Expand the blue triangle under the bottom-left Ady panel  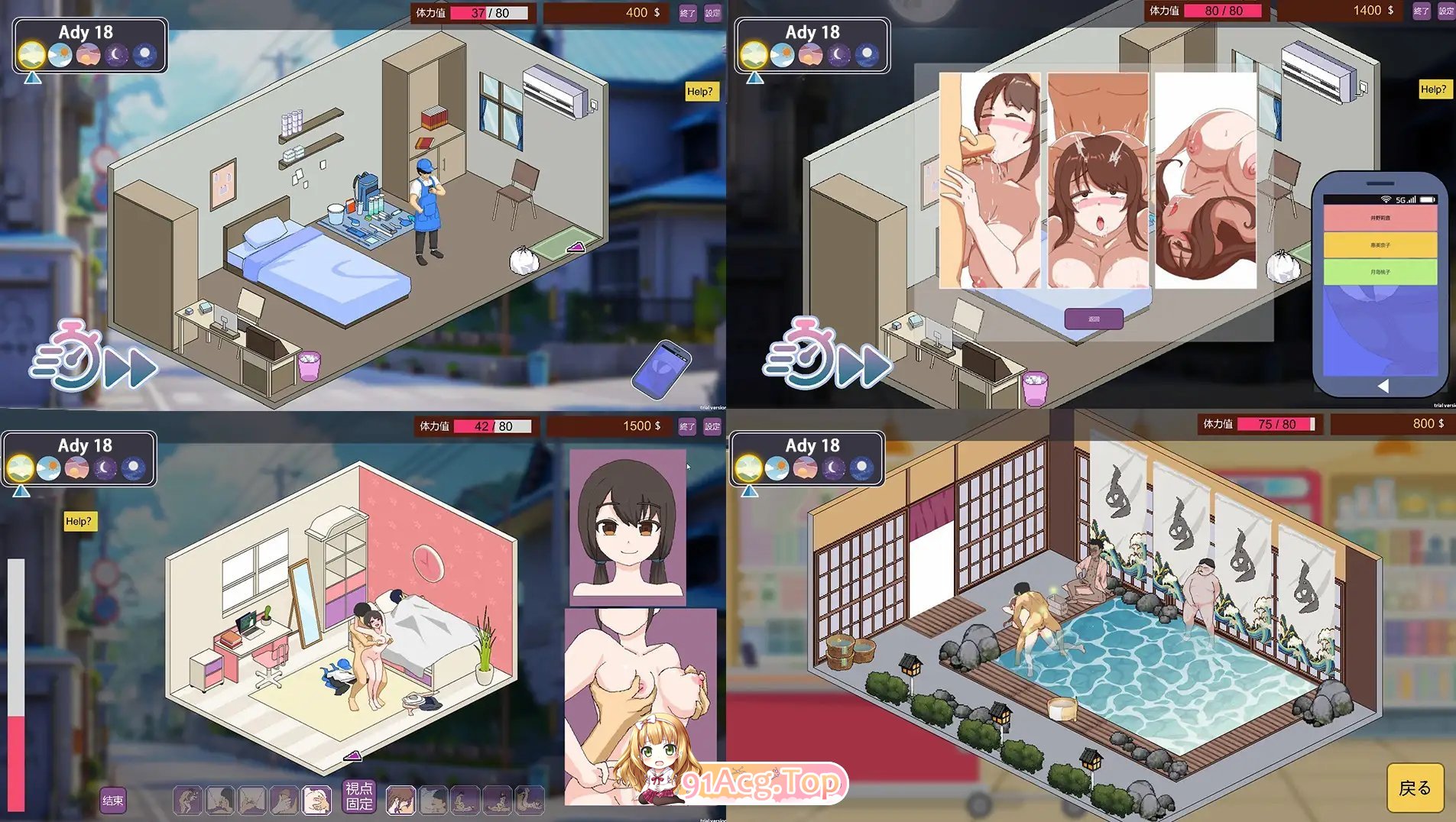click(x=21, y=490)
